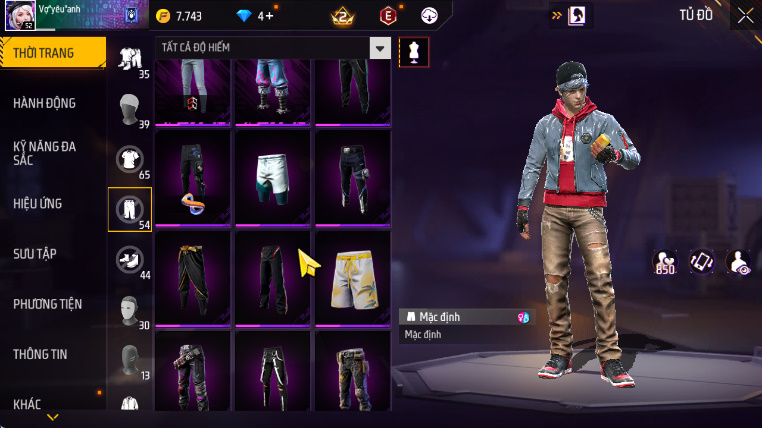Close the wardrobe with the X button
This screenshot has width=762, height=428.
point(745,15)
